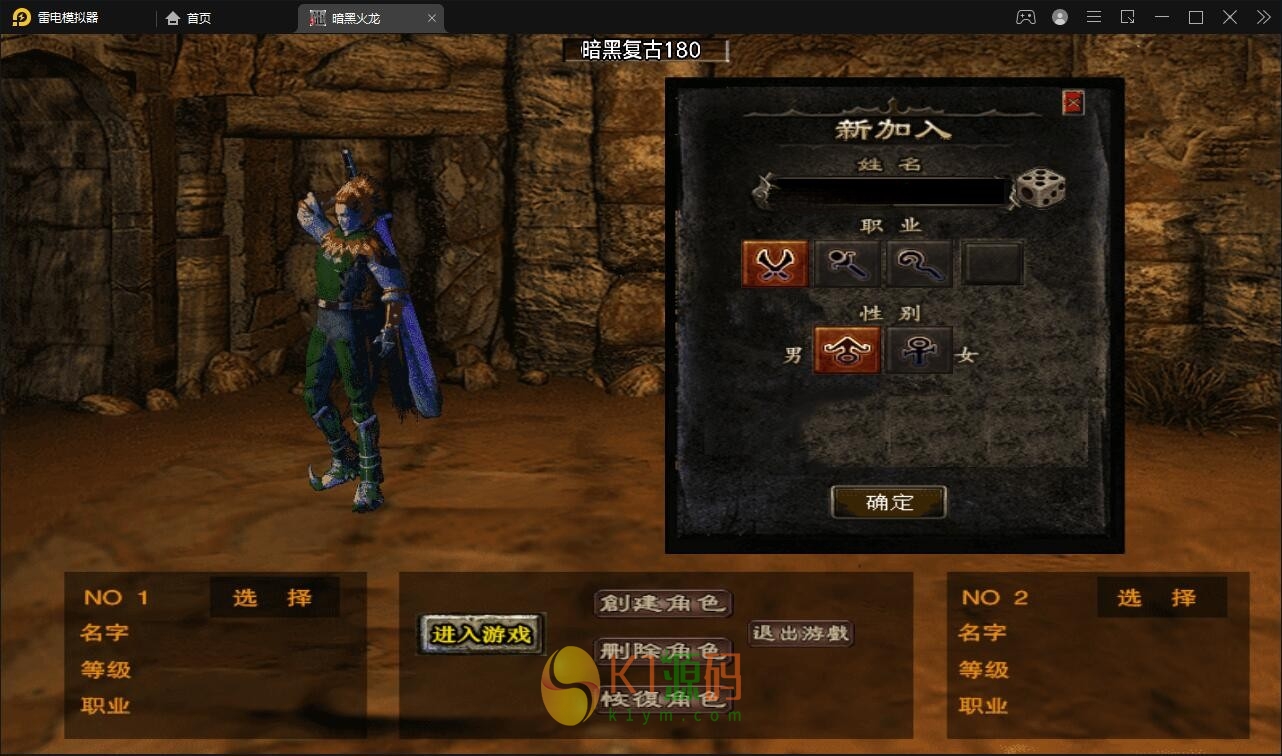The width and height of the screenshot is (1282, 756).
Task: Select the 女 female gender symbol
Action: (x=919, y=350)
